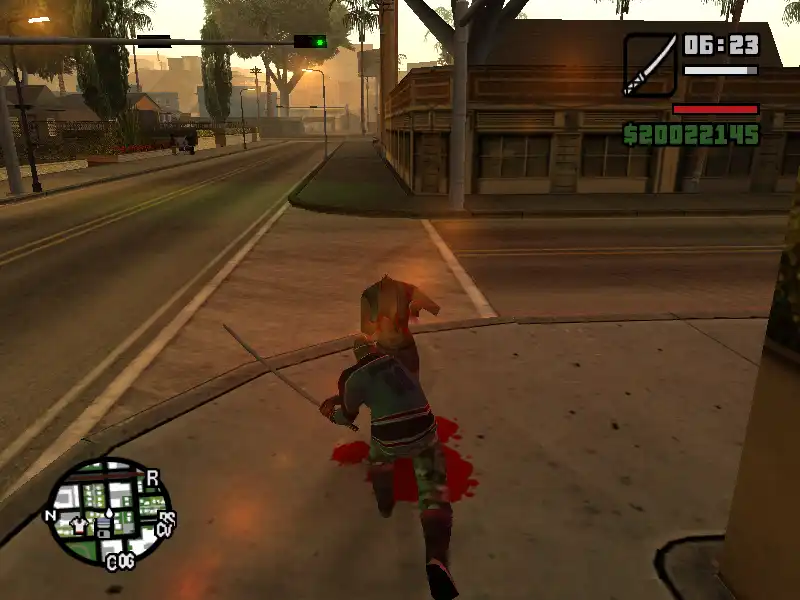The width and height of the screenshot is (800, 600).
Task: Select the R mission marker on radar
Action: 153,477
